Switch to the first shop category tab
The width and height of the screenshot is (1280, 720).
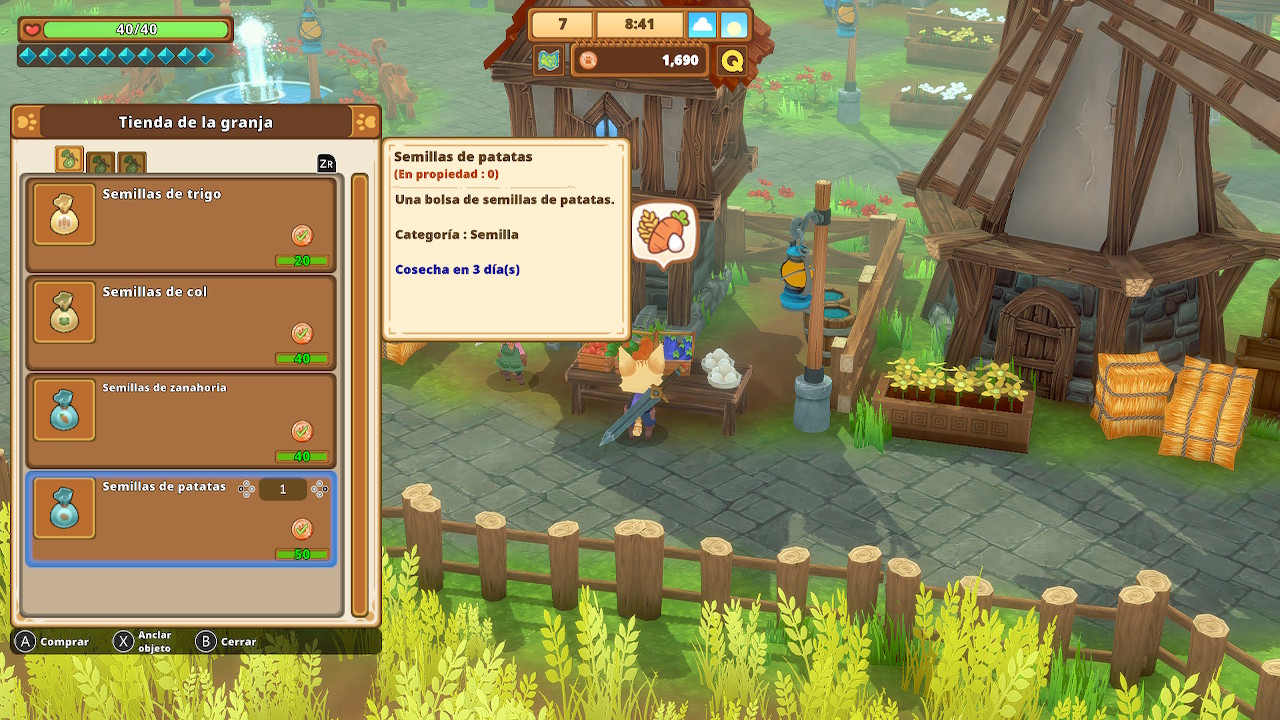click(x=69, y=160)
